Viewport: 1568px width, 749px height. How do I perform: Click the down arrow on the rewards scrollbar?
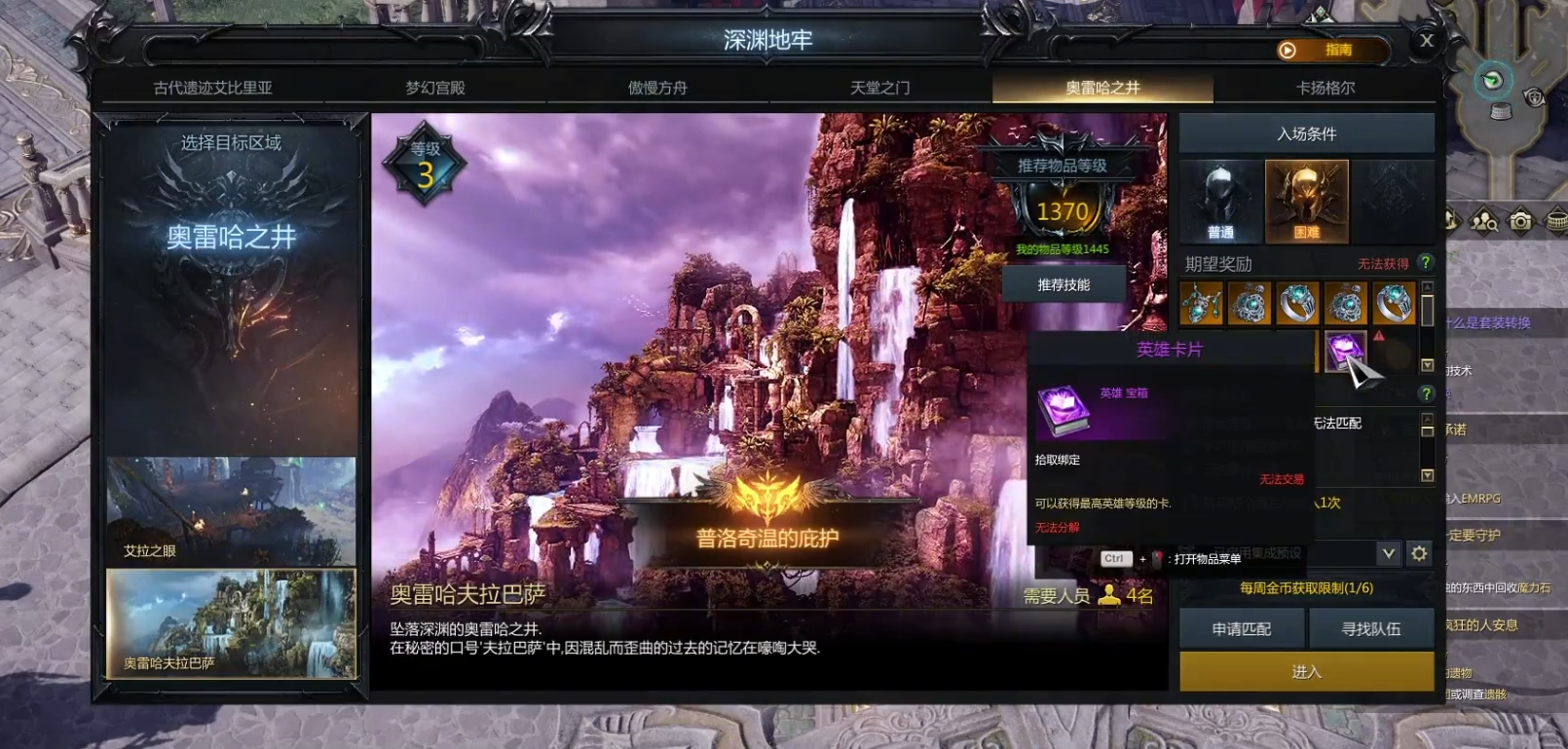pos(1427,365)
